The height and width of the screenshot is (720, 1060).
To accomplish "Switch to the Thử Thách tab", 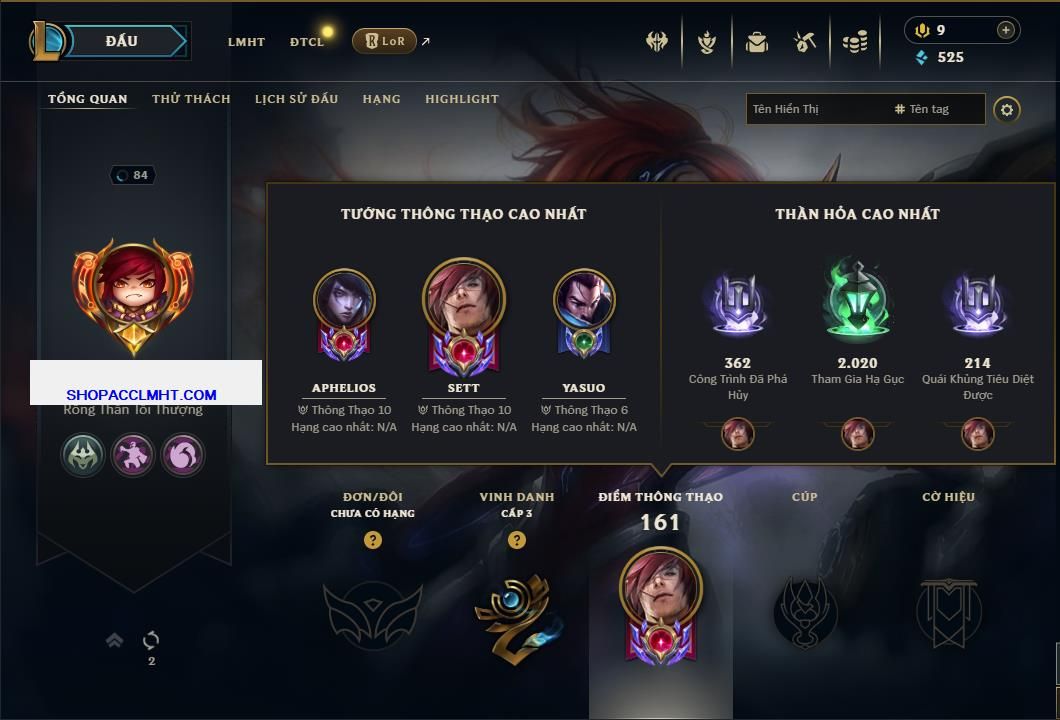I will pos(191,99).
